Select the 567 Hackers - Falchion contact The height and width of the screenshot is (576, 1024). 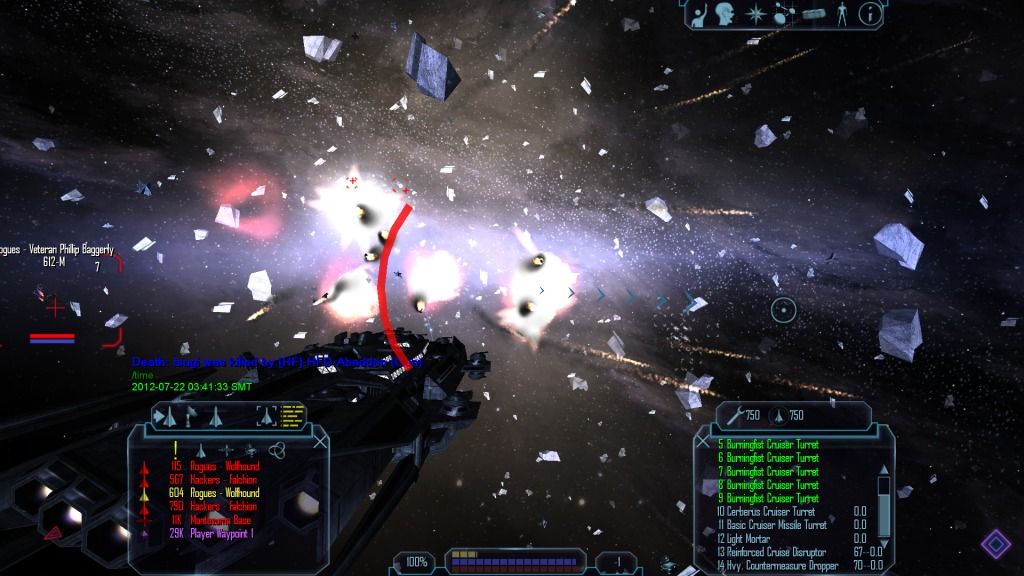(223, 479)
